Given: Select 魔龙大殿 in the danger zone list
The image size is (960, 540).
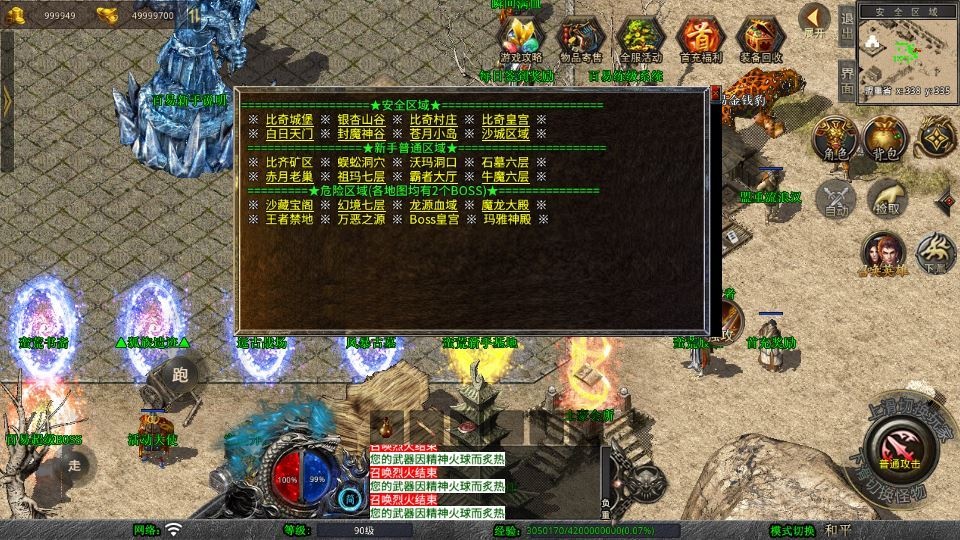Looking at the screenshot, I should point(506,205).
